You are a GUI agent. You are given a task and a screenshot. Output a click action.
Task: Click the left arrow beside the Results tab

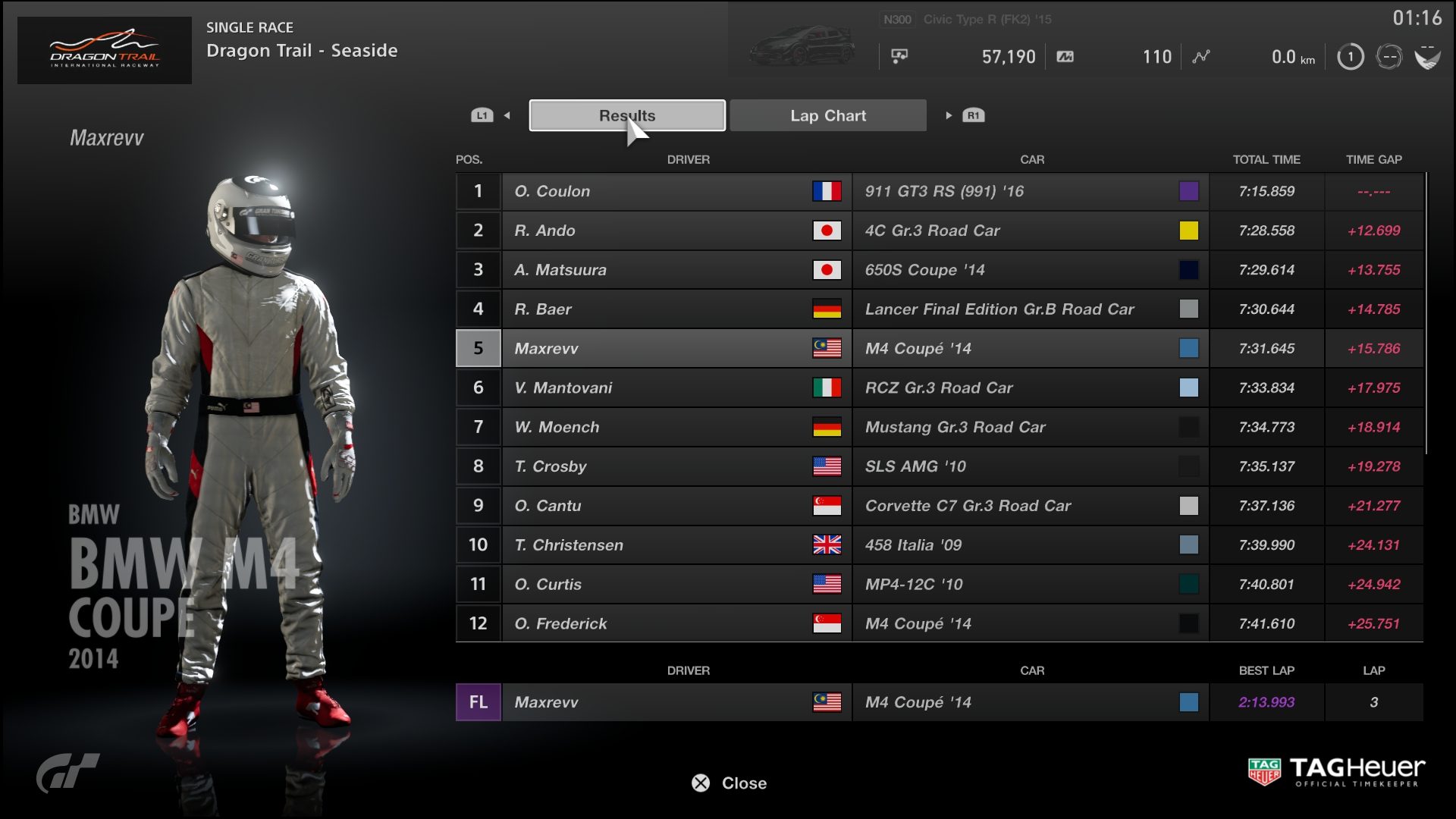point(507,115)
